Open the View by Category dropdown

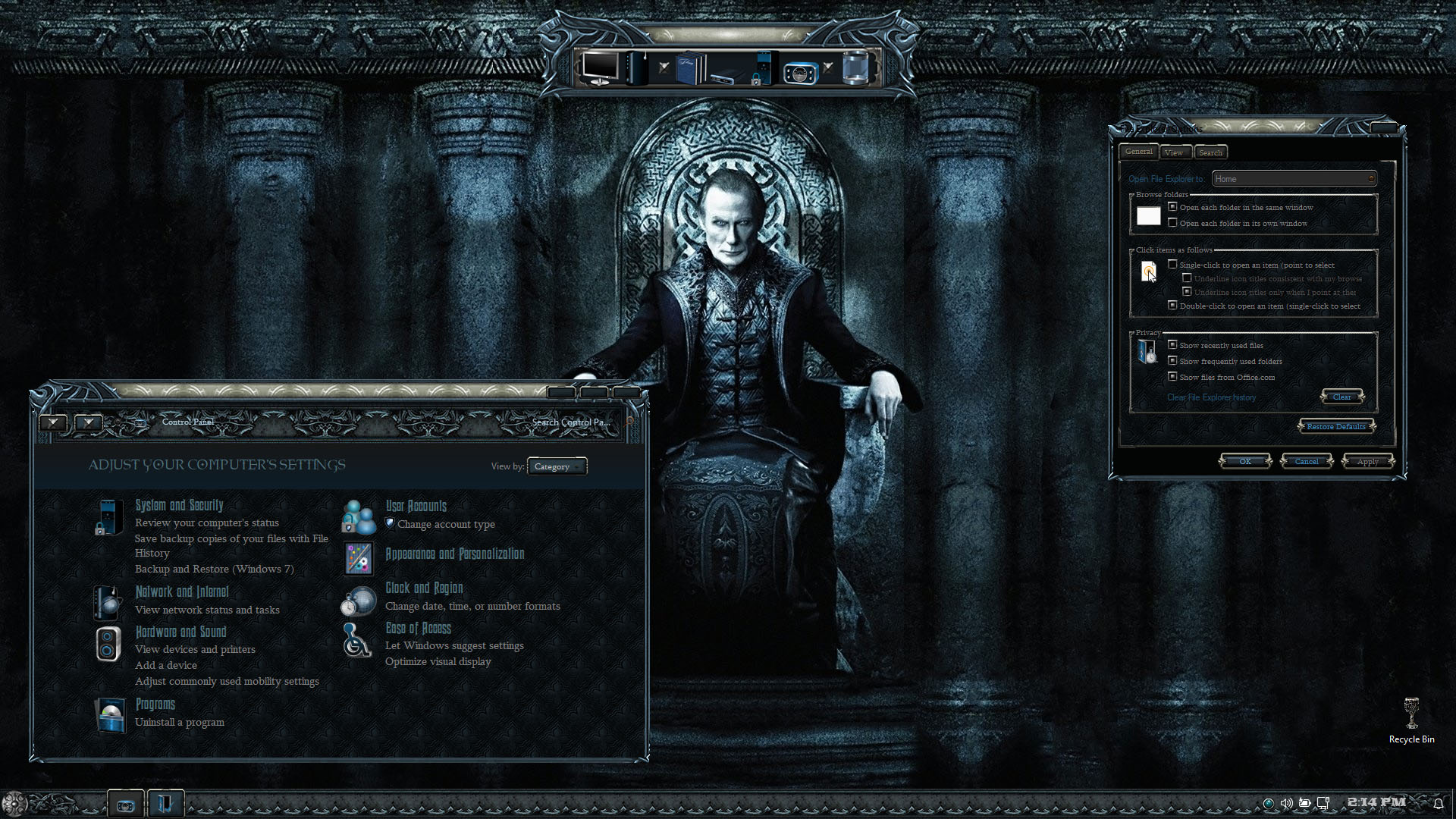coord(557,467)
